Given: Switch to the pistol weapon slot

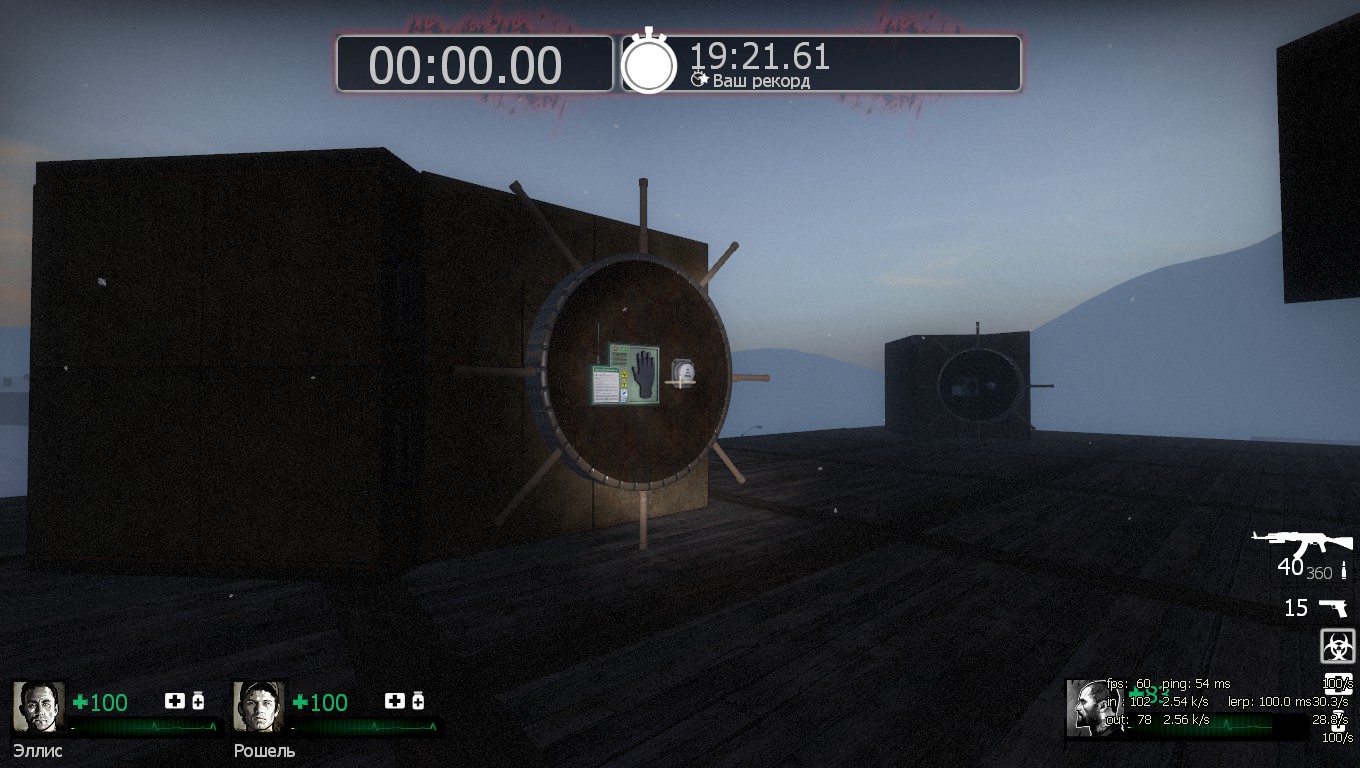Looking at the screenshot, I should [1332, 607].
